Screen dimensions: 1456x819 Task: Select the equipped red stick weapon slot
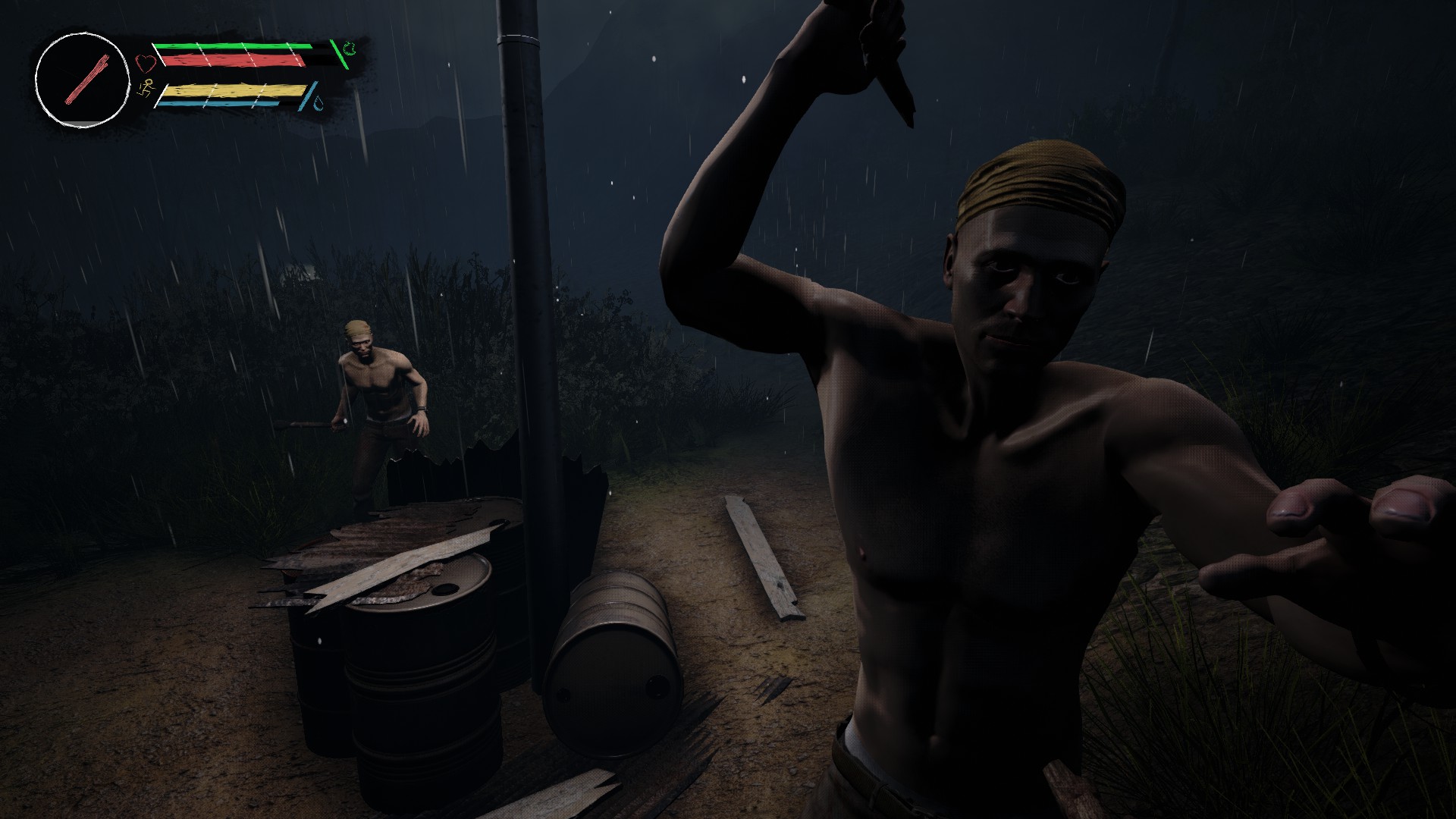82,80
